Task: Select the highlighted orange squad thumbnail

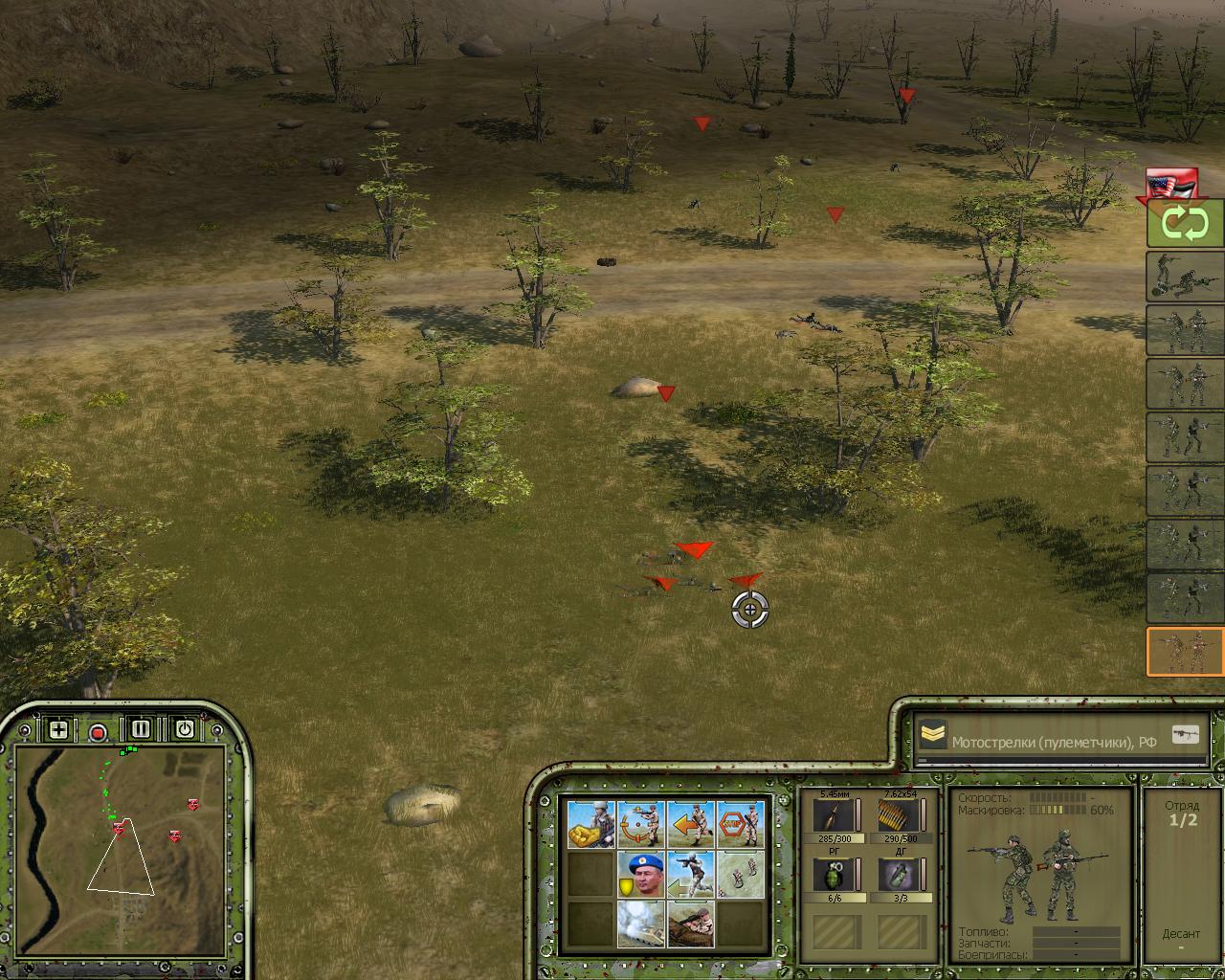Action: [1186, 652]
